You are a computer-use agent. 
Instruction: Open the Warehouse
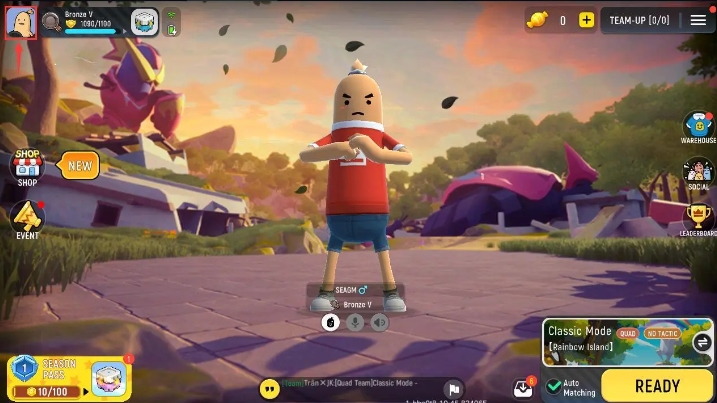click(698, 128)
